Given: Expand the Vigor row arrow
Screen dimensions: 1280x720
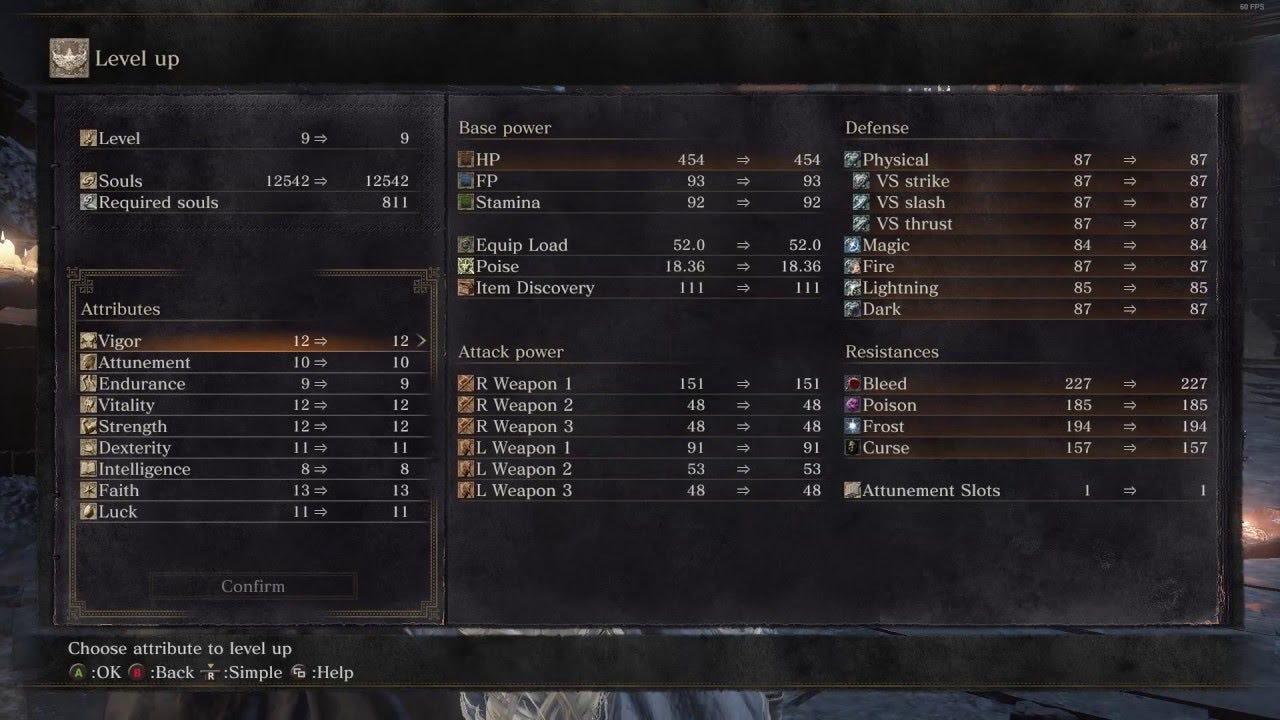Looking at the screenshot, I should coord(421,341).
